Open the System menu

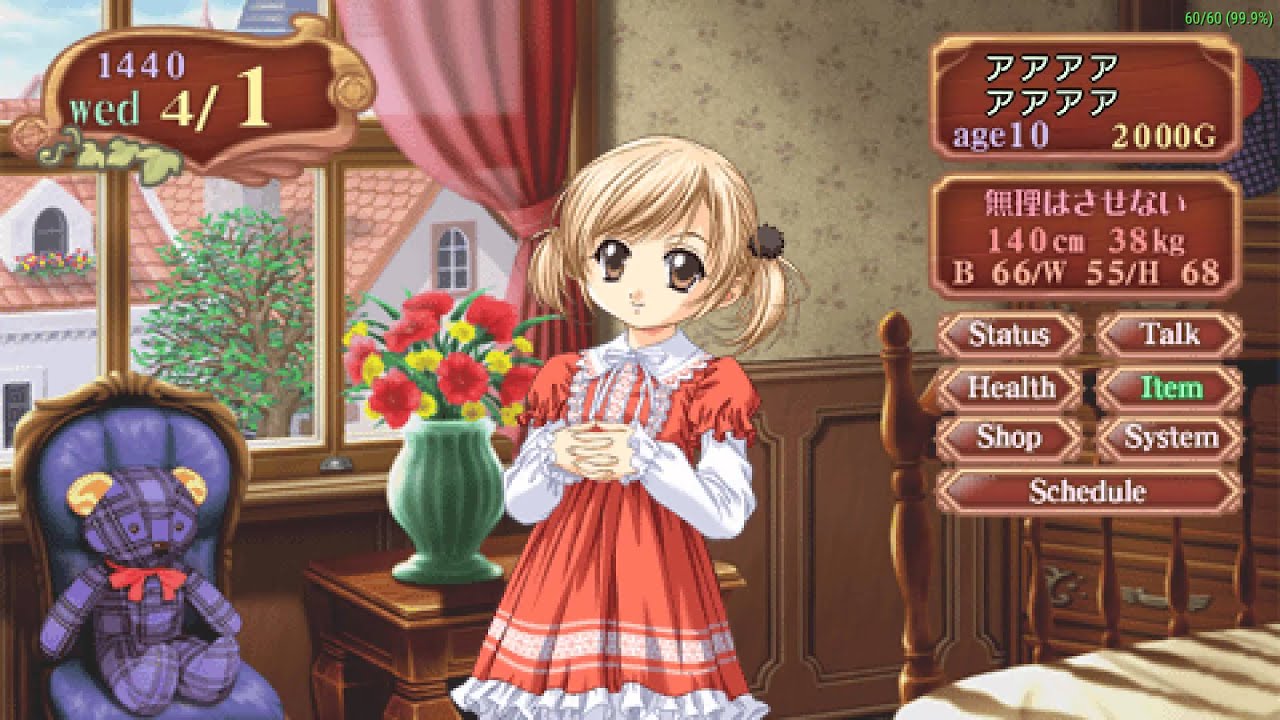click(1169, 438)
